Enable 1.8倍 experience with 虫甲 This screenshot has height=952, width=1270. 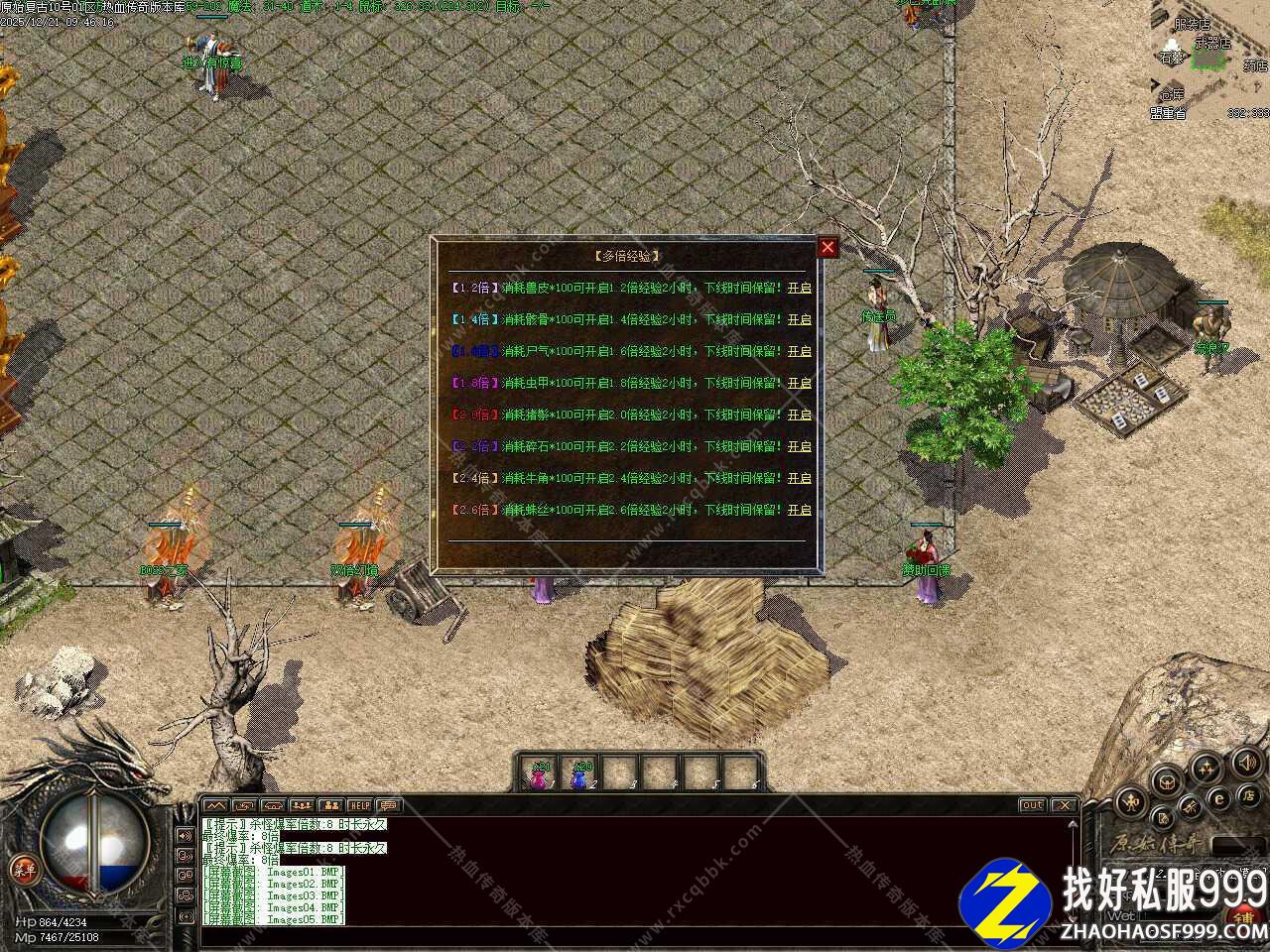(x=799, y=383)
